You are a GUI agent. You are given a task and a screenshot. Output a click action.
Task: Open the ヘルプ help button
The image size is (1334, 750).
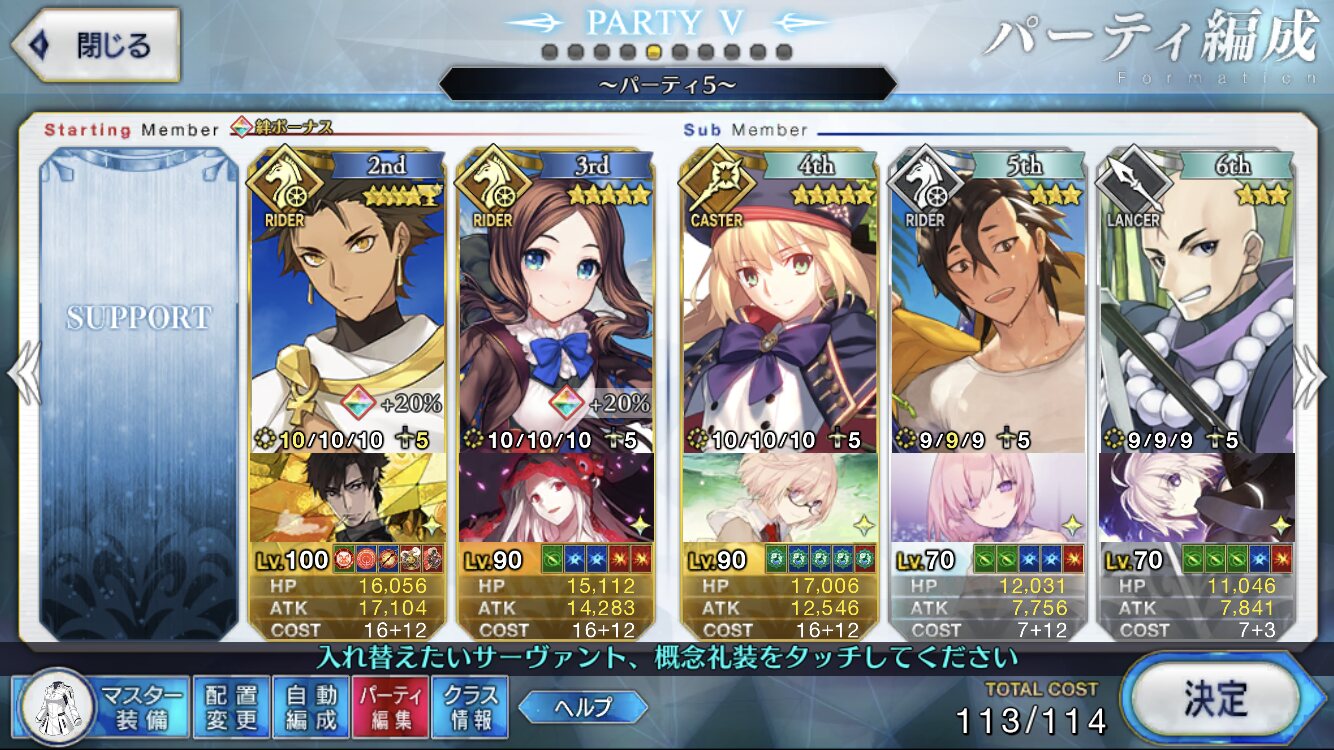(583, 707)
